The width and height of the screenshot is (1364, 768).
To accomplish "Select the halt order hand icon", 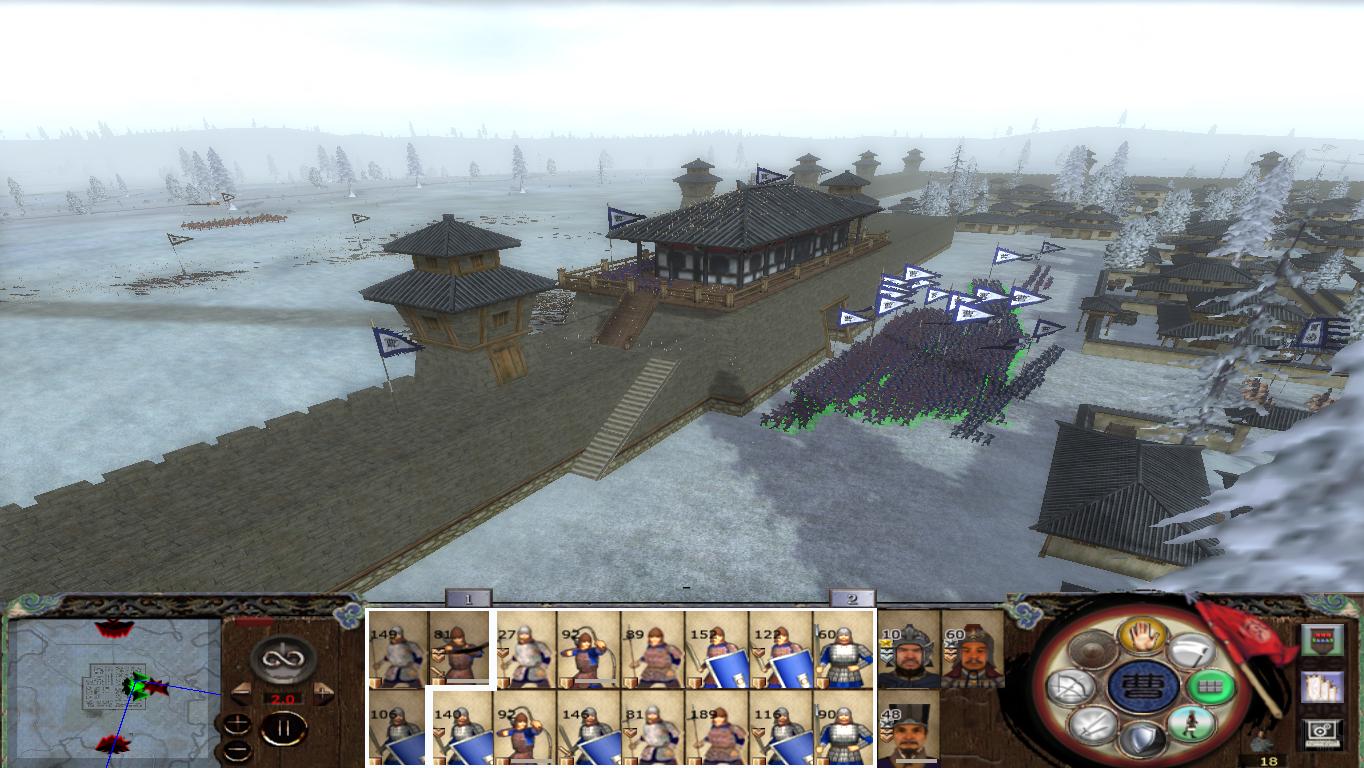I will [1142, 639].
